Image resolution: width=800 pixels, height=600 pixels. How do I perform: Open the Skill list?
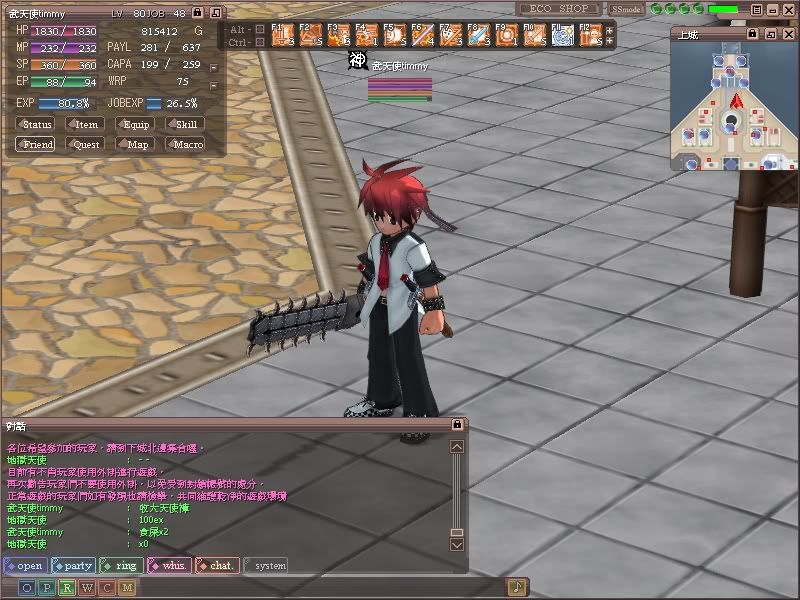pyautogui.click(x=185, y=125)
